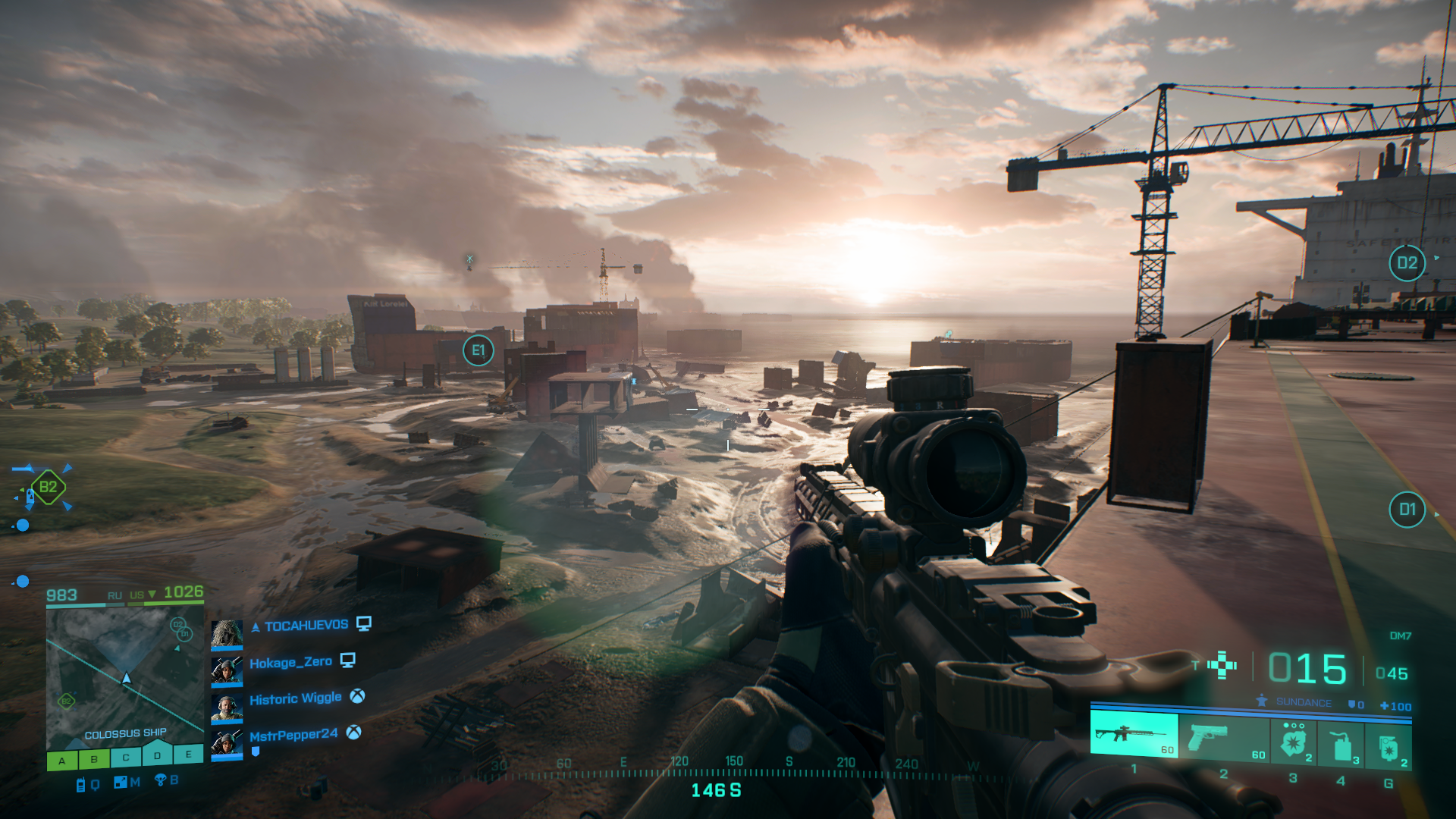Image resolution: width=1456 pixels, height=819 pixels.
Task: Select sector E on the objective bar
Action: (188, 754)
